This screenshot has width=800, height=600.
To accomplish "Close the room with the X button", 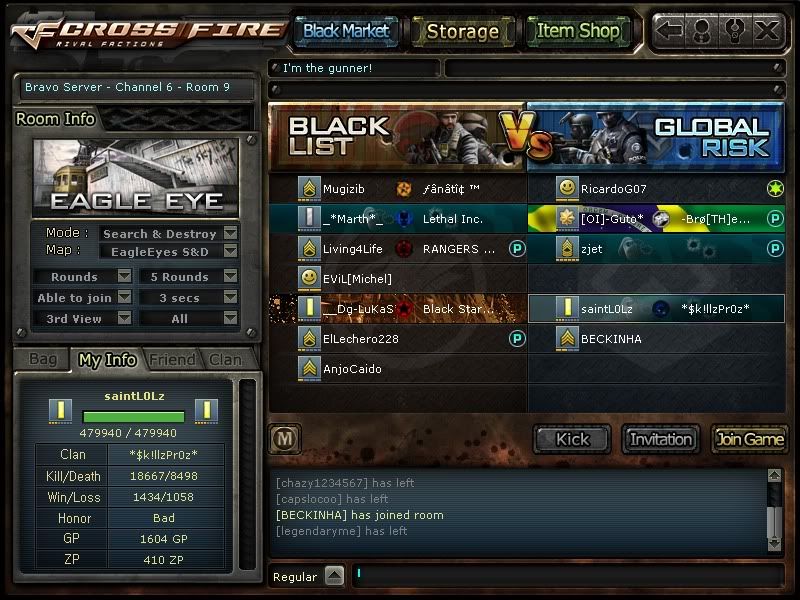I will pyautogui.click(x=767, y=30).
